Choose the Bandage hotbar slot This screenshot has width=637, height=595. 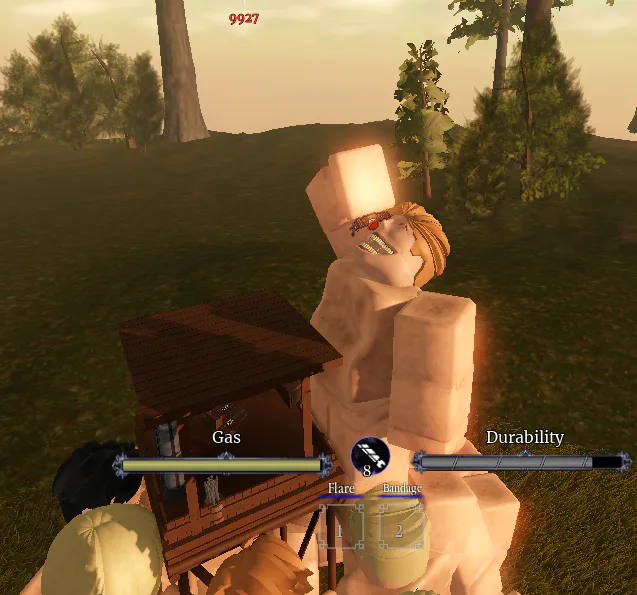(400, 527)
